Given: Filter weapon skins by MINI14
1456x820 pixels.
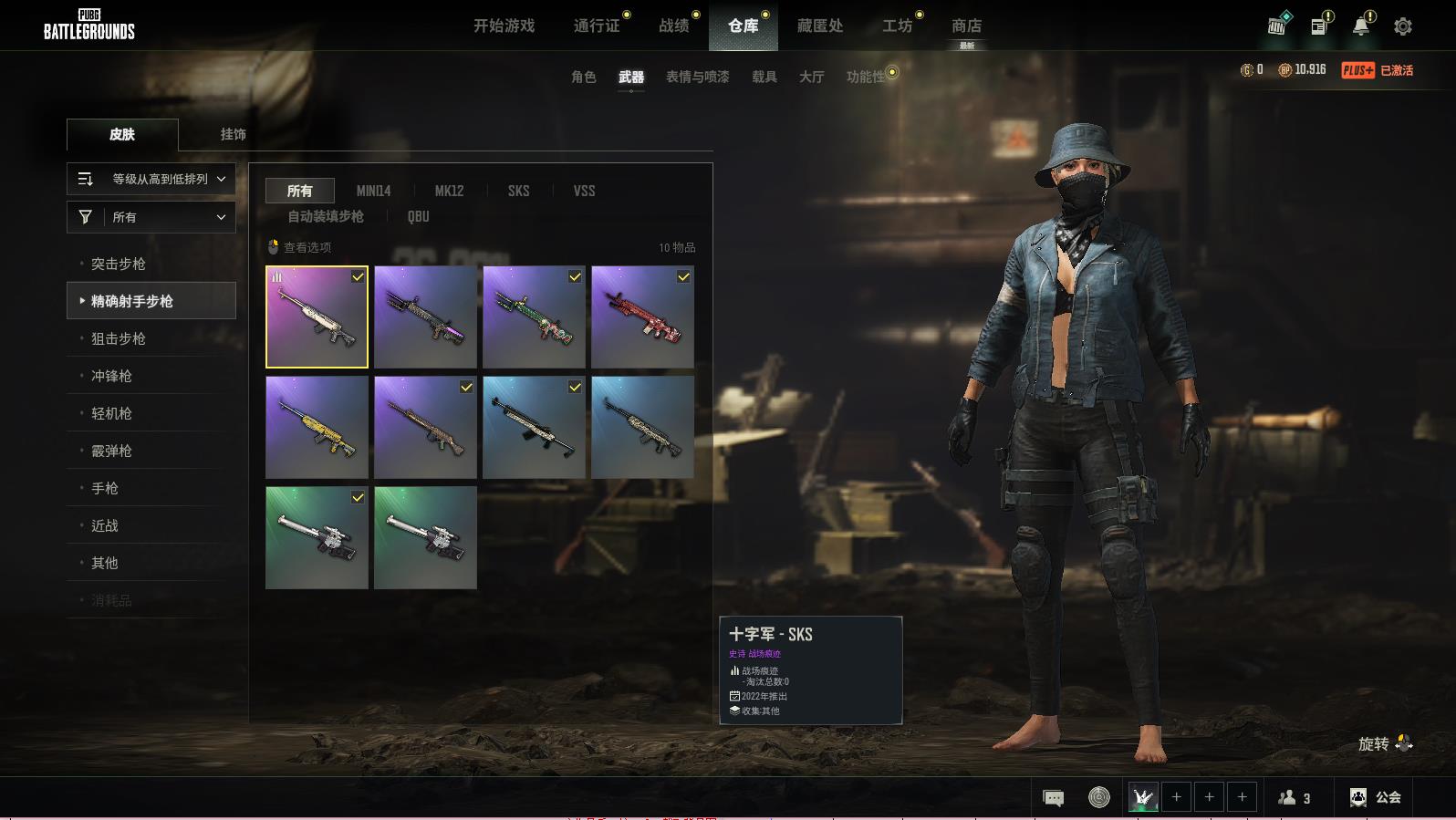Looking at the screenshot, I should 373,191.
